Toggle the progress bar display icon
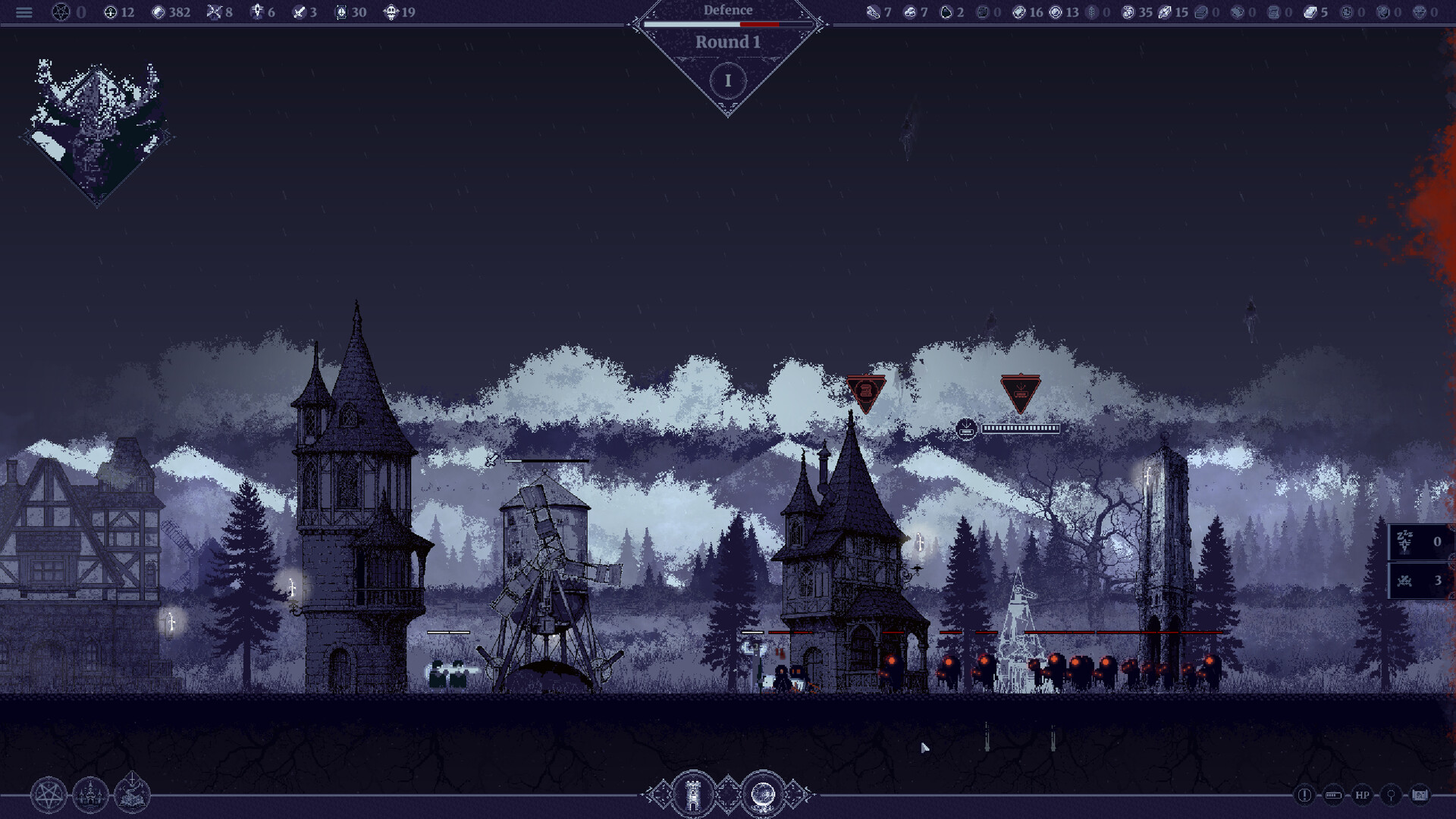The width and height of the screenshot is (1456, 819). click(x=1333, y=795)
